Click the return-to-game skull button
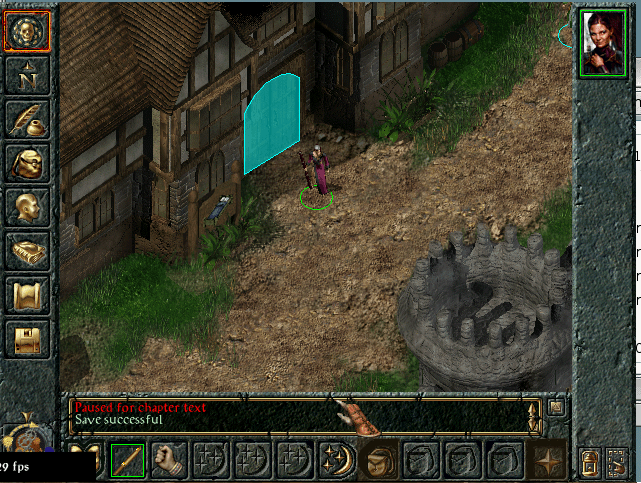Viewport: 641px width, 483px height. tap(27, 32)
